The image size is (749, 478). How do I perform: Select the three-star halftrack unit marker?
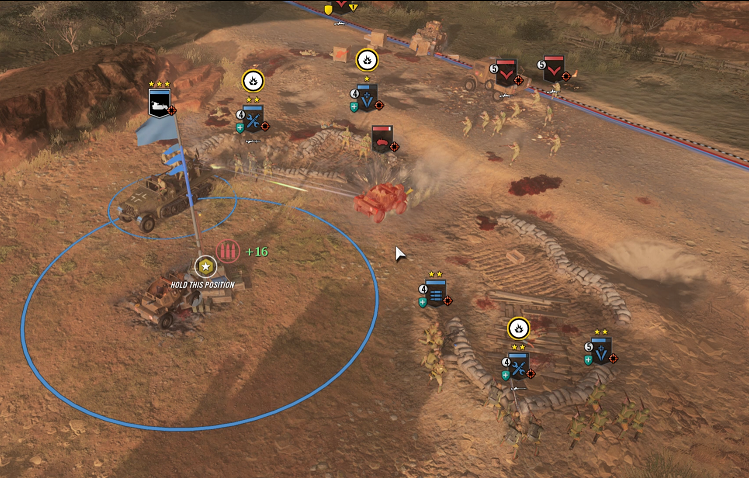[160, 103]
